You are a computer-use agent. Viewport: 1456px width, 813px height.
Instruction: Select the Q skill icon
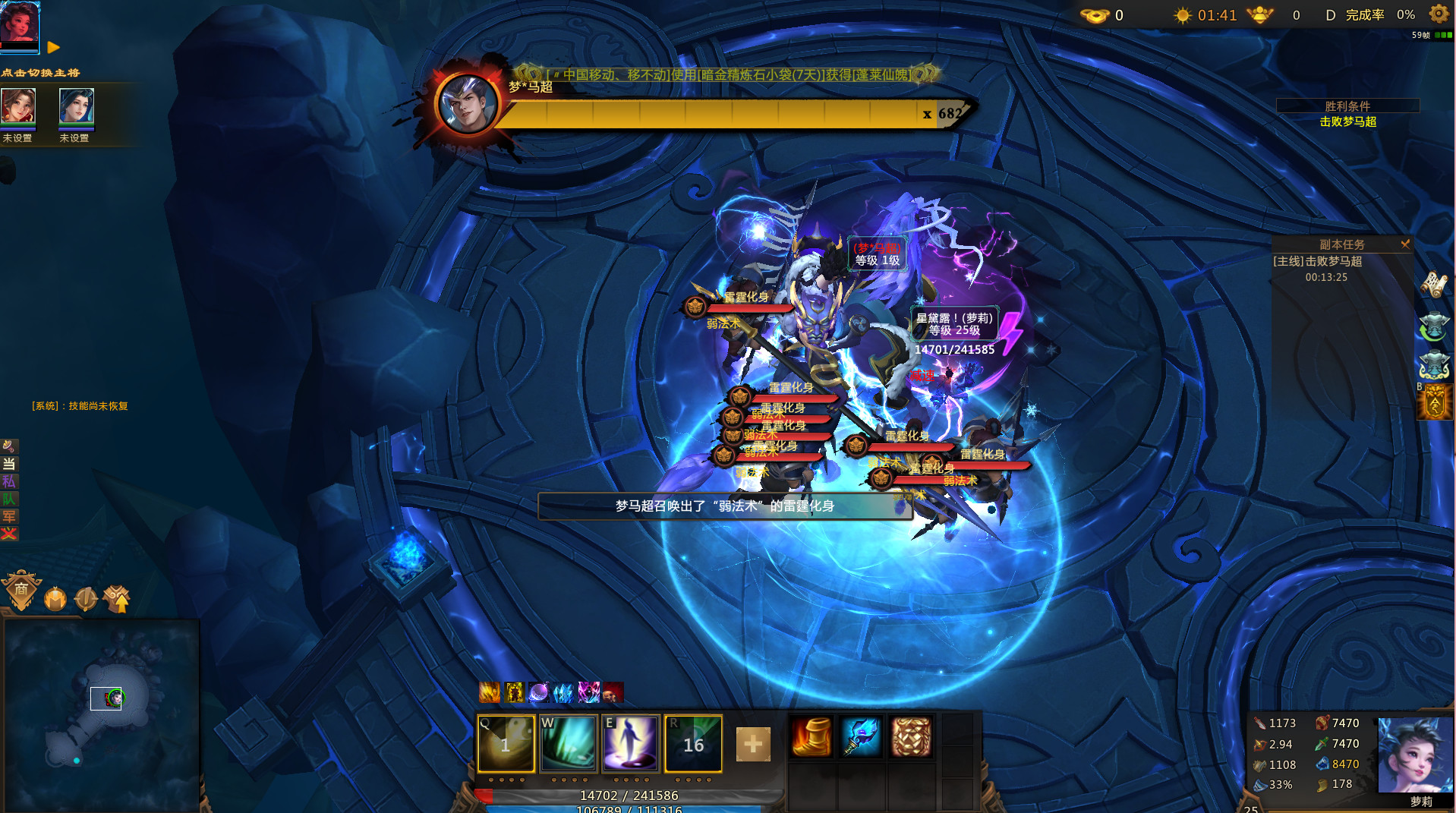[506, 744]
